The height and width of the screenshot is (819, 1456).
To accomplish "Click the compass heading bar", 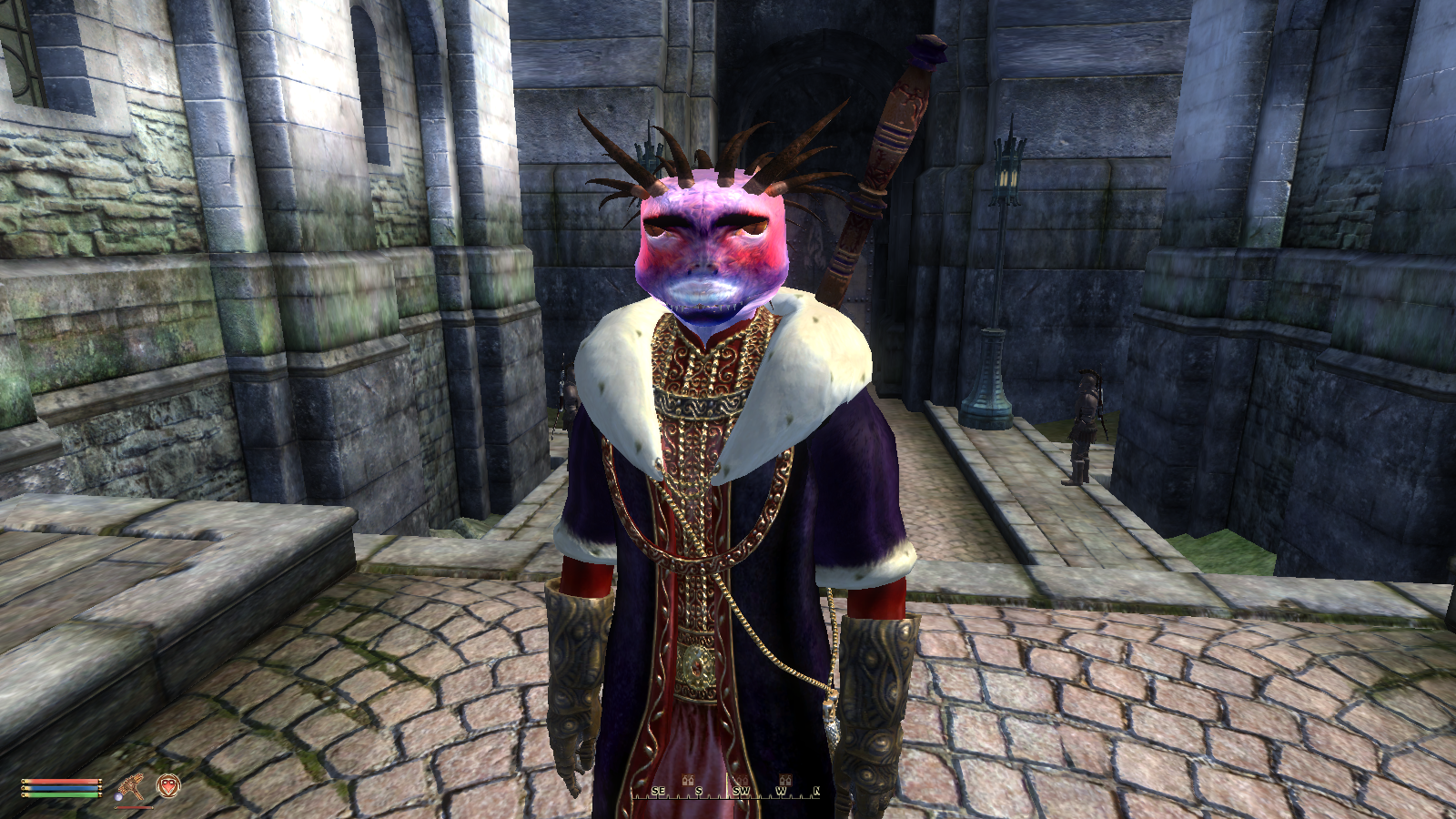I will click(727, 791).
